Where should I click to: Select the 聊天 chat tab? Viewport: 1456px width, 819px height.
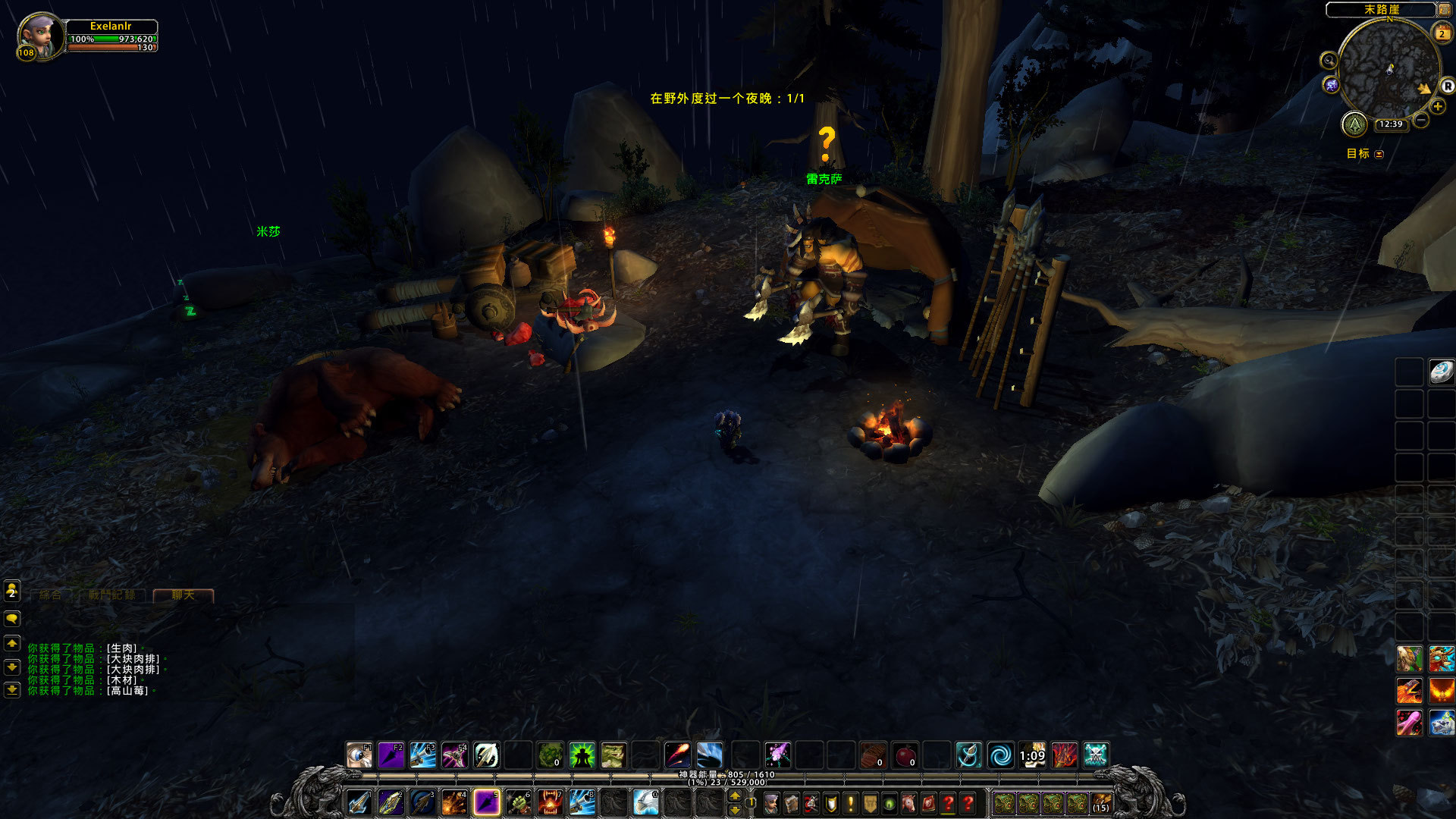(183, 595)
